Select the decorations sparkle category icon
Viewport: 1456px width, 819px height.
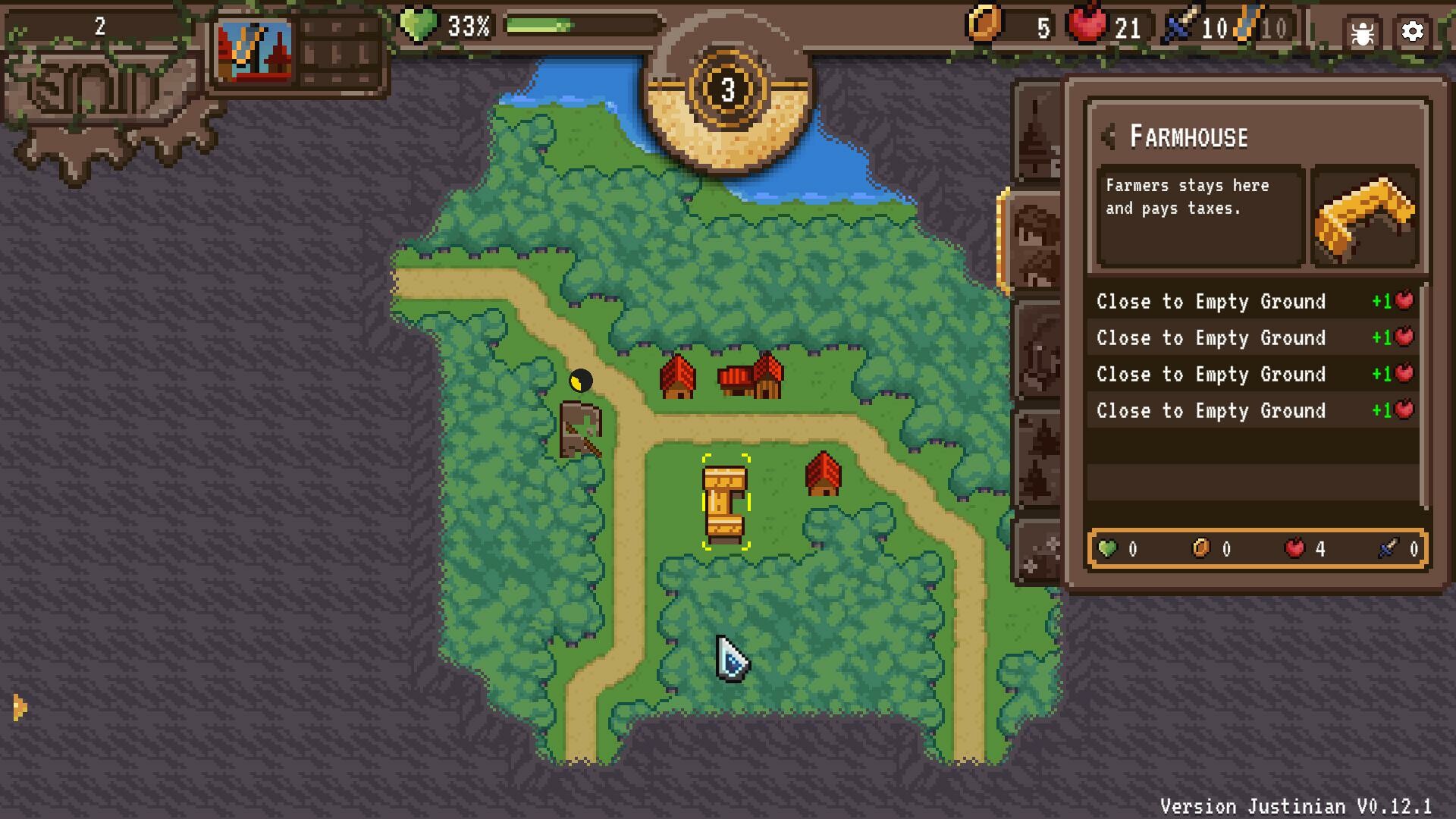click(1039, 550)
